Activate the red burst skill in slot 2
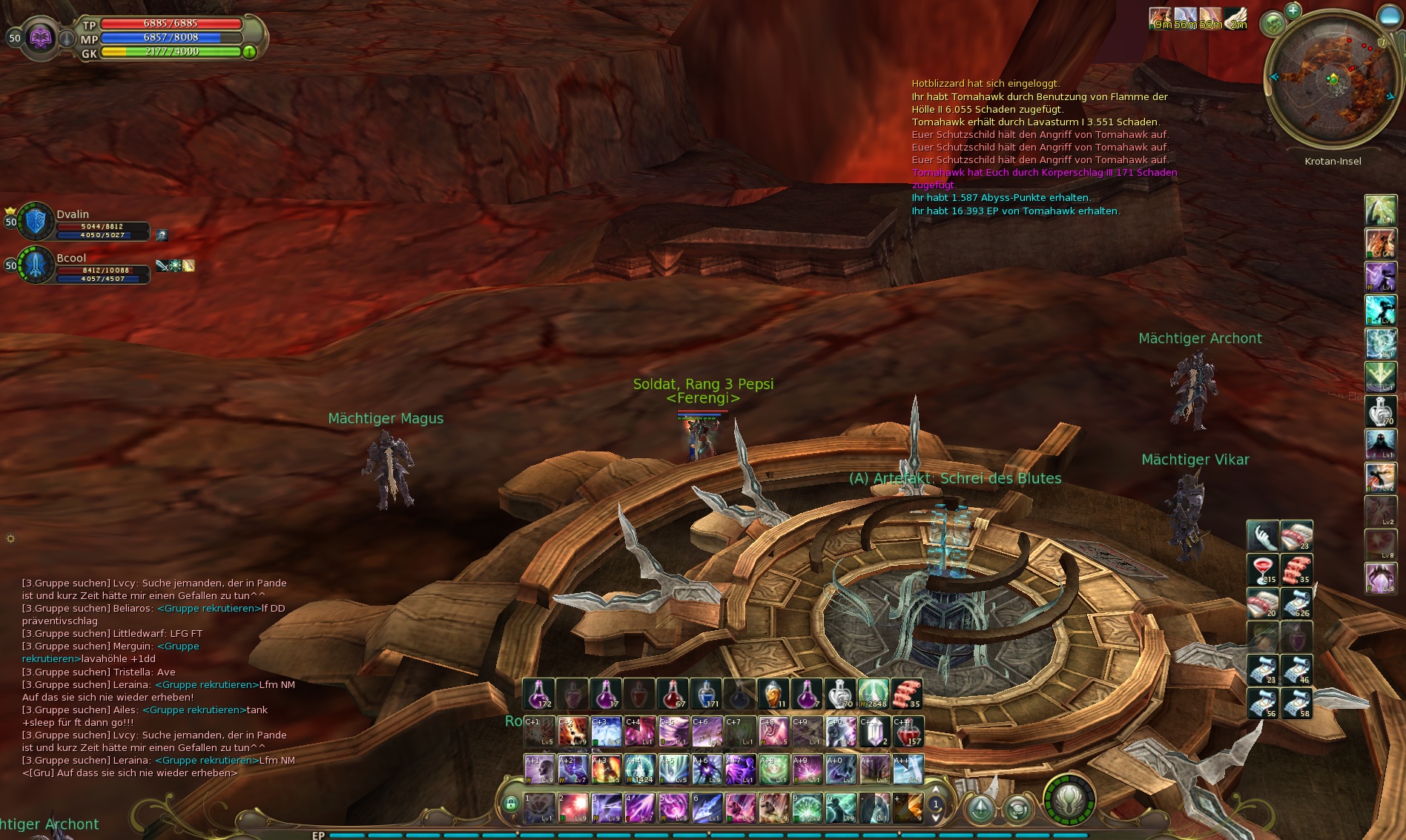 [572, 807]
